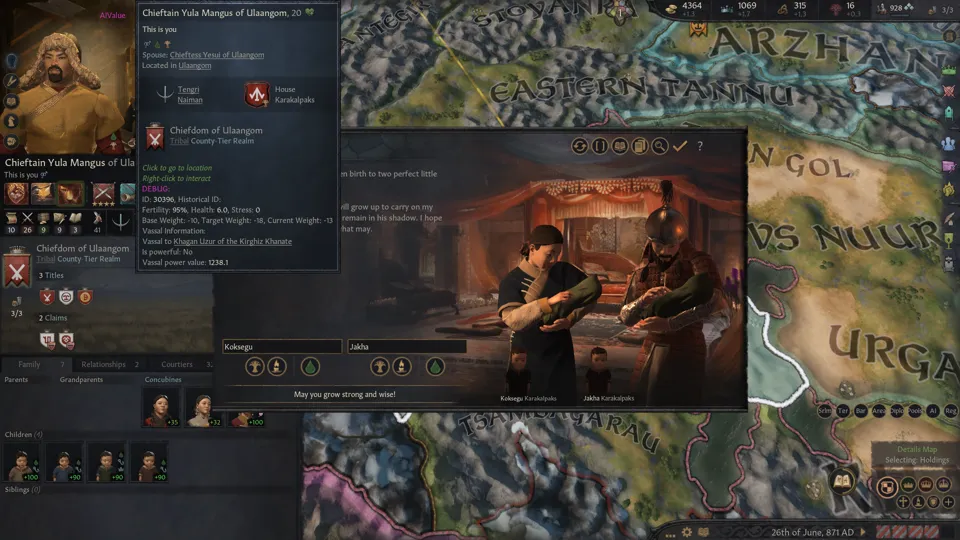Edit the Jakha name field
Image resolution: width=960 pixels, height=540 pixels.
tap(406, 346)
